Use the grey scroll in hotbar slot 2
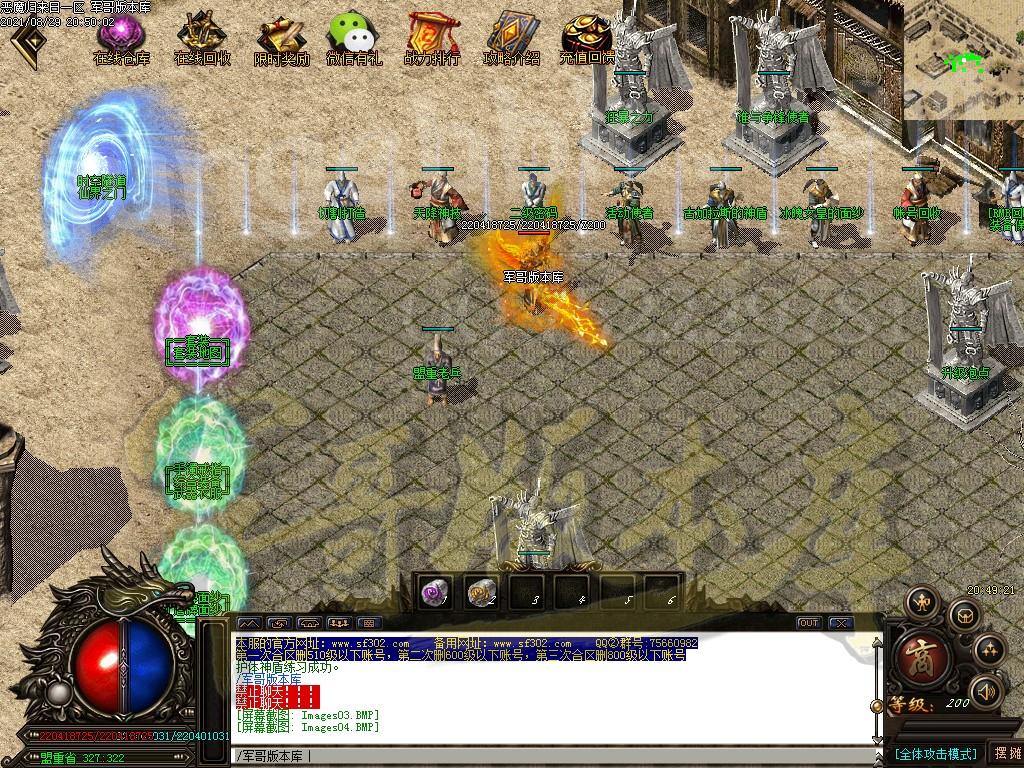 [x=482, y=592]
